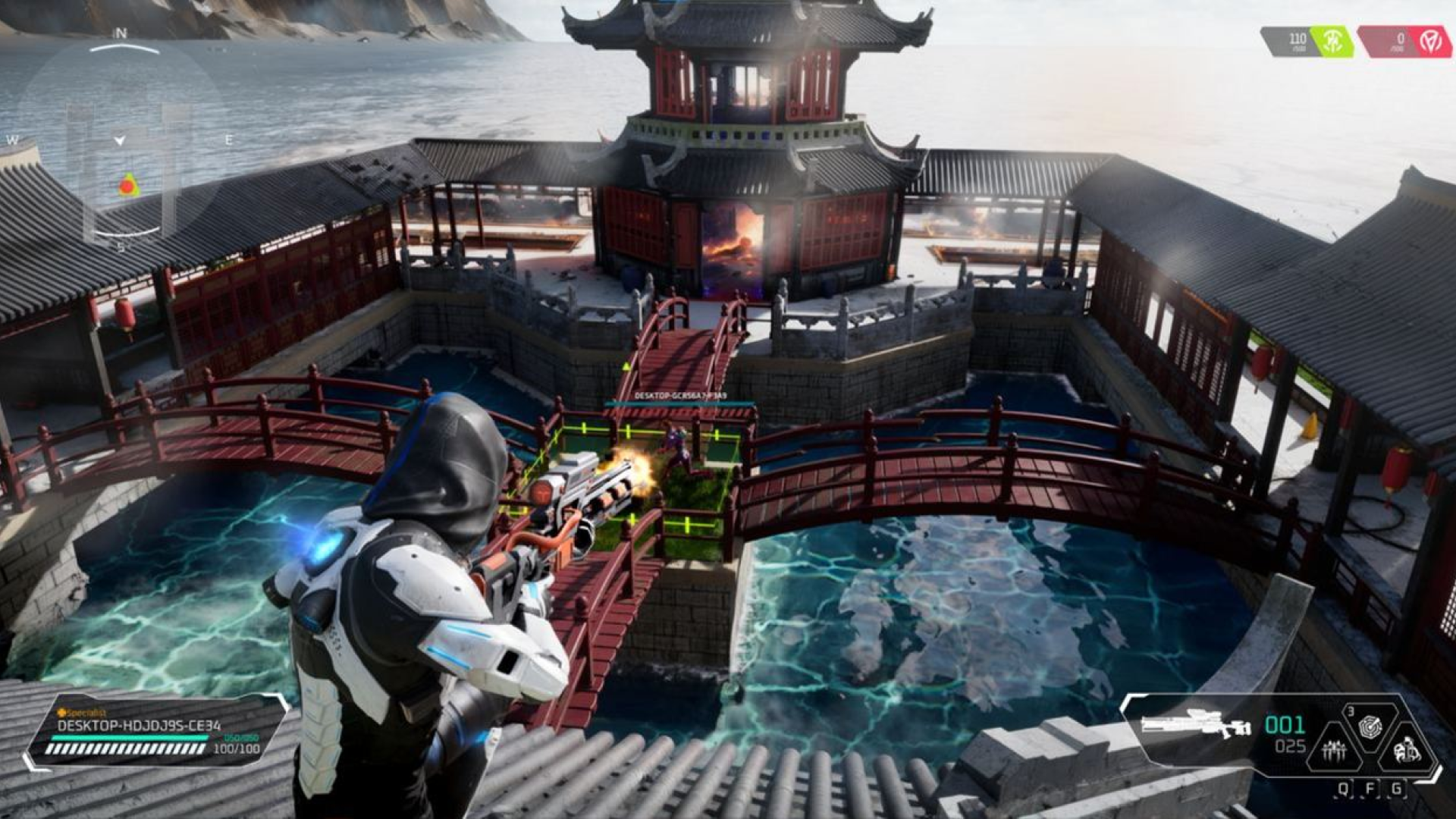Toggle the green team score banner
This screenshot has width=1456, height=819.
pyautogui.click(x=1306, y=41)
